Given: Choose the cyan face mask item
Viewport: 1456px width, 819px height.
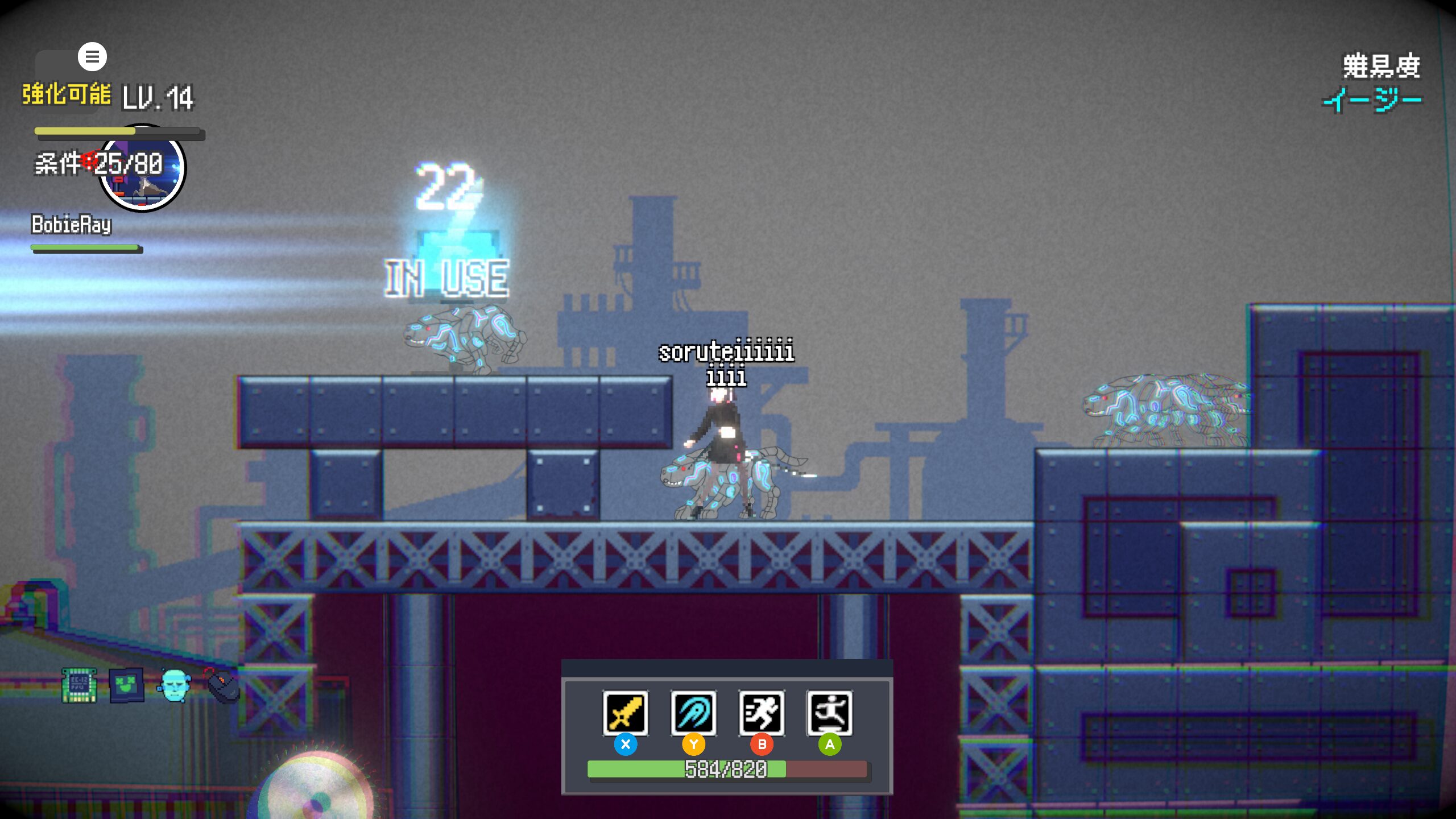Looking at the screenshot, I should point(174,685).
